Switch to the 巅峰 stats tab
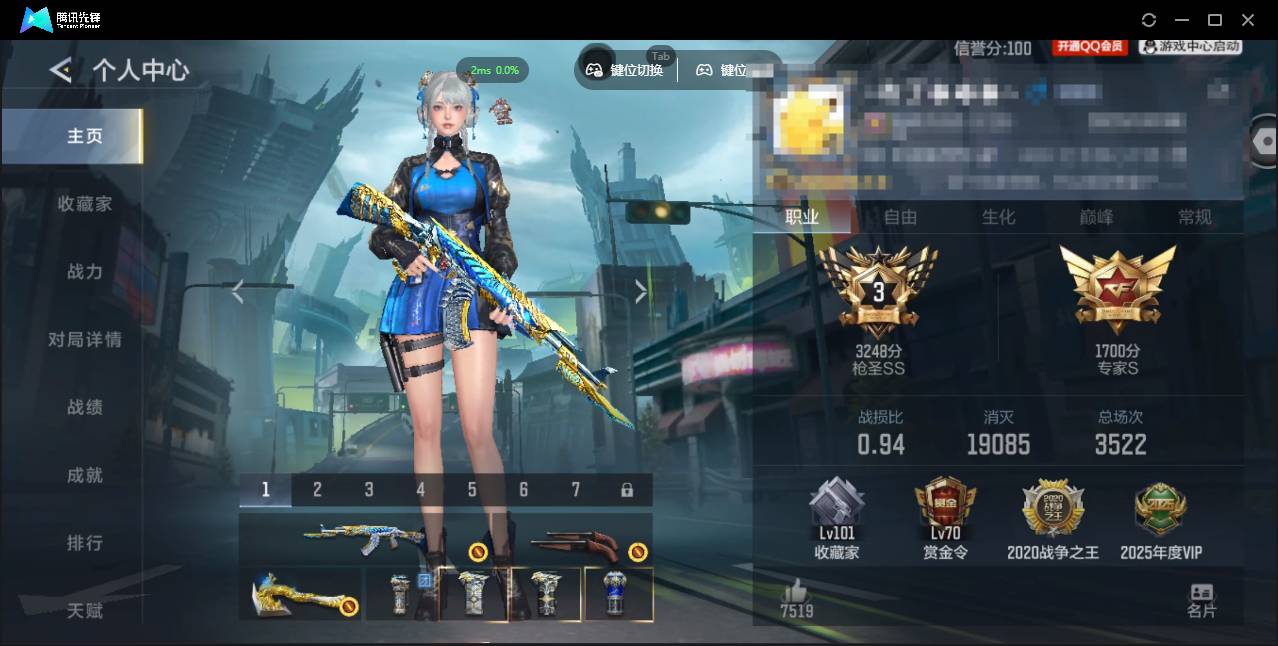Screen dimensions: 1278x646 (x=1096, y=217)
